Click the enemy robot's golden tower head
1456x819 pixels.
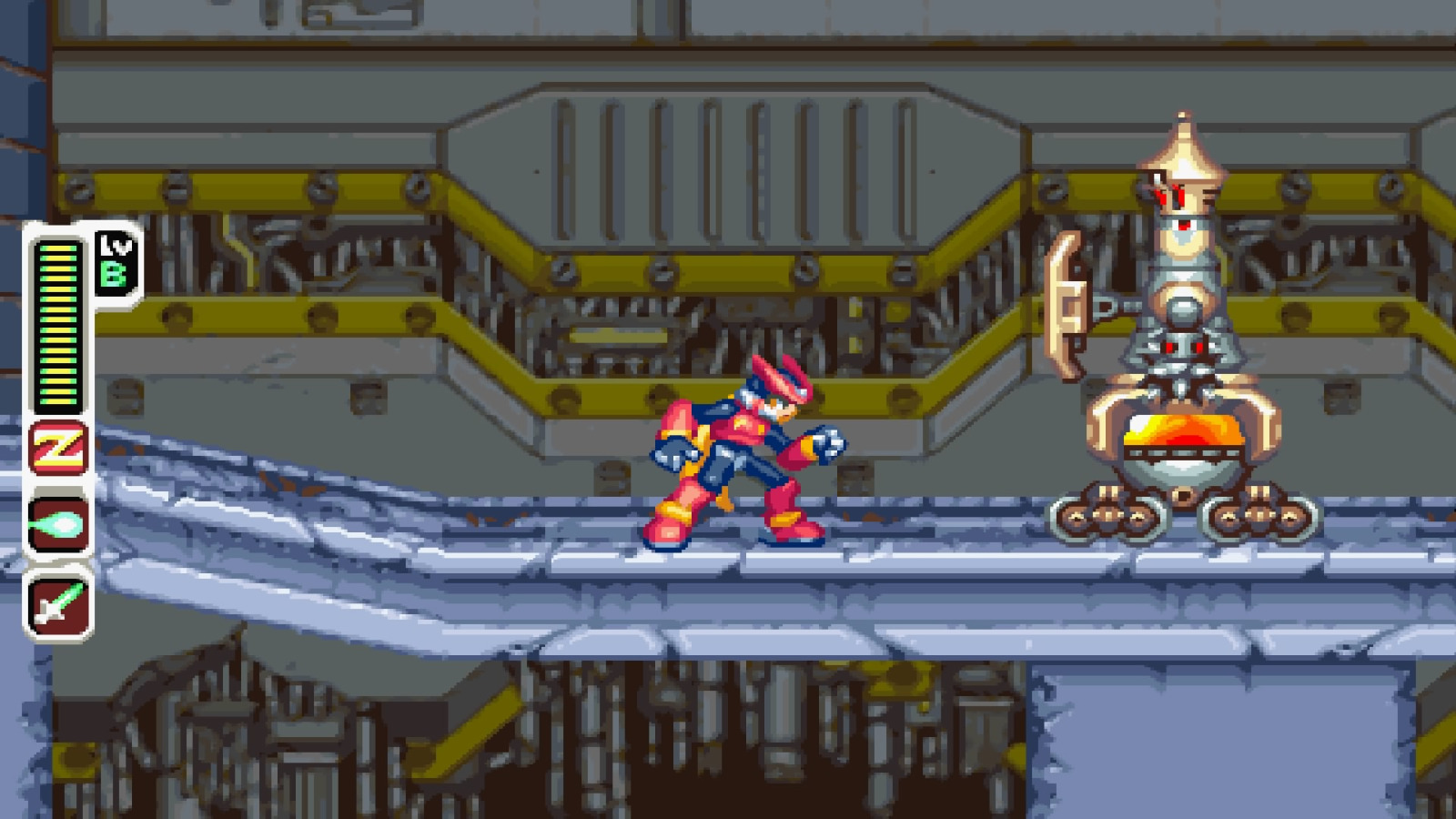click(1183, 155)
